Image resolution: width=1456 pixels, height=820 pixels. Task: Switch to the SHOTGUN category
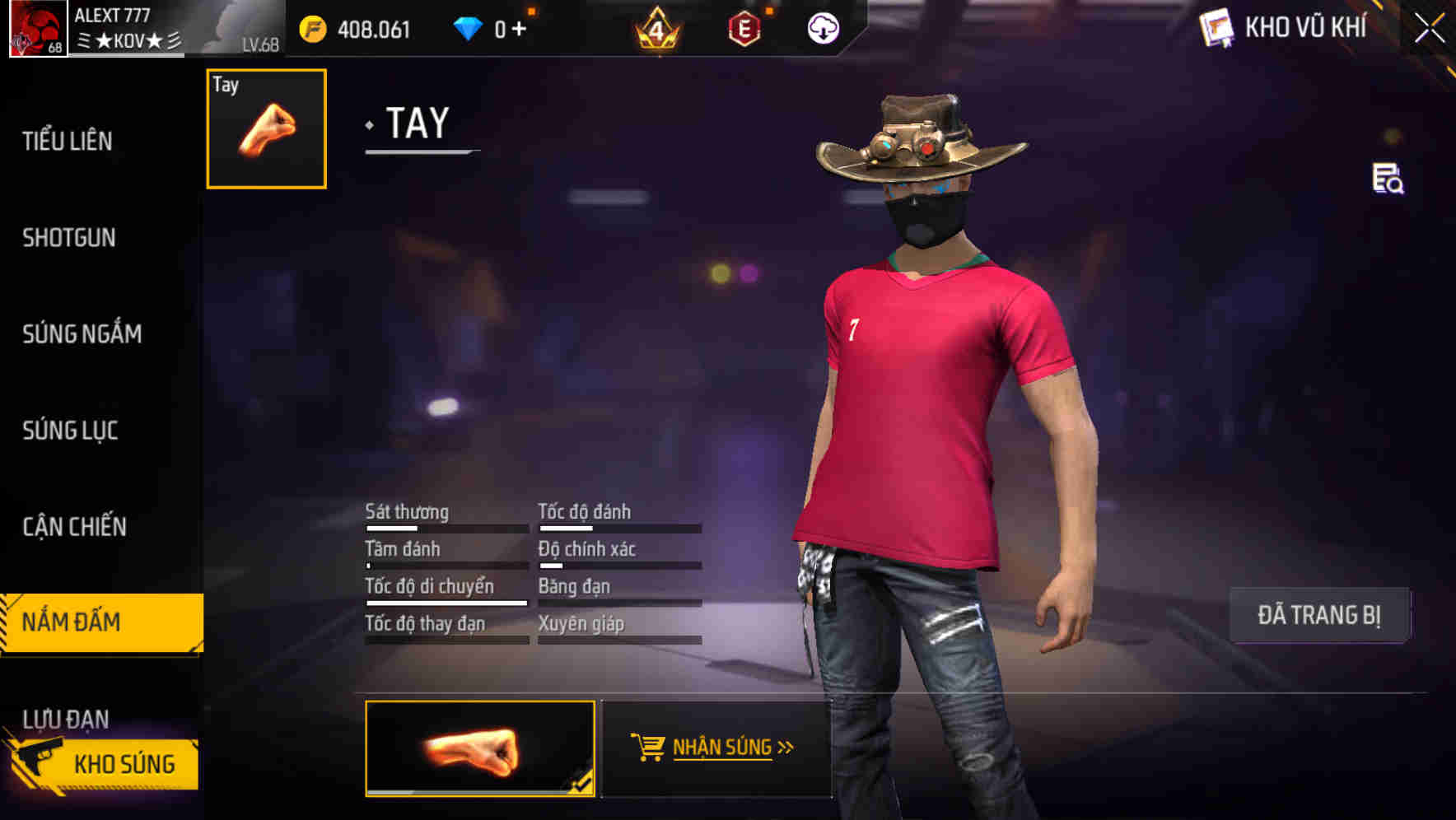pos(68,237)
